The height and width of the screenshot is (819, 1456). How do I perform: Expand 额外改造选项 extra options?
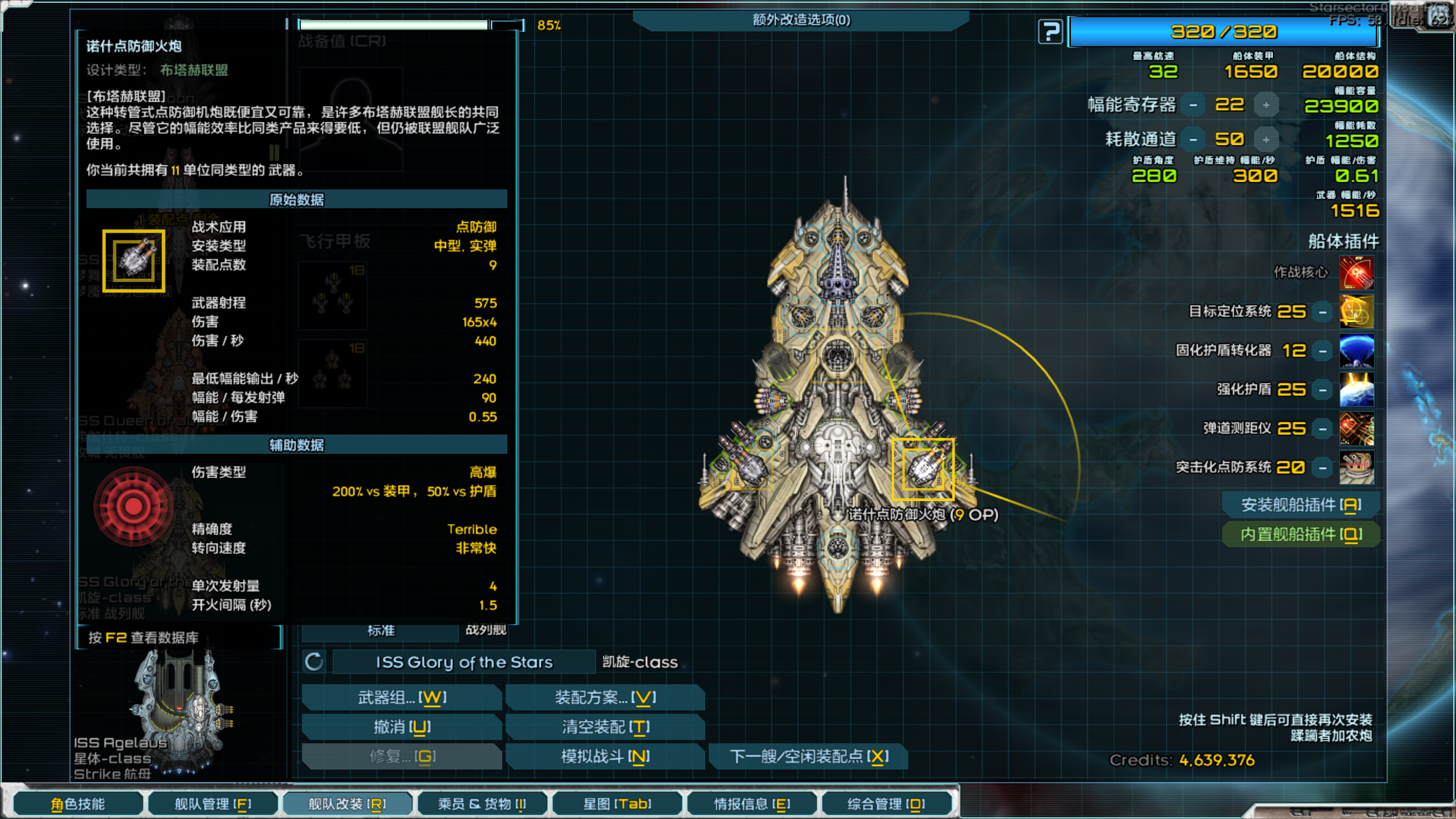tap(801, 20)
